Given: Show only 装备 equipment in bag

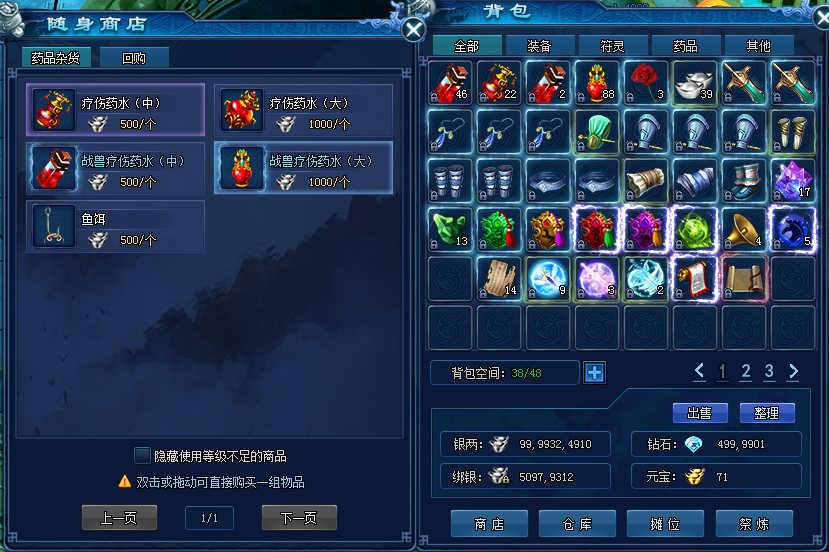Looking at the screenshot, I should tap(538, 46).
